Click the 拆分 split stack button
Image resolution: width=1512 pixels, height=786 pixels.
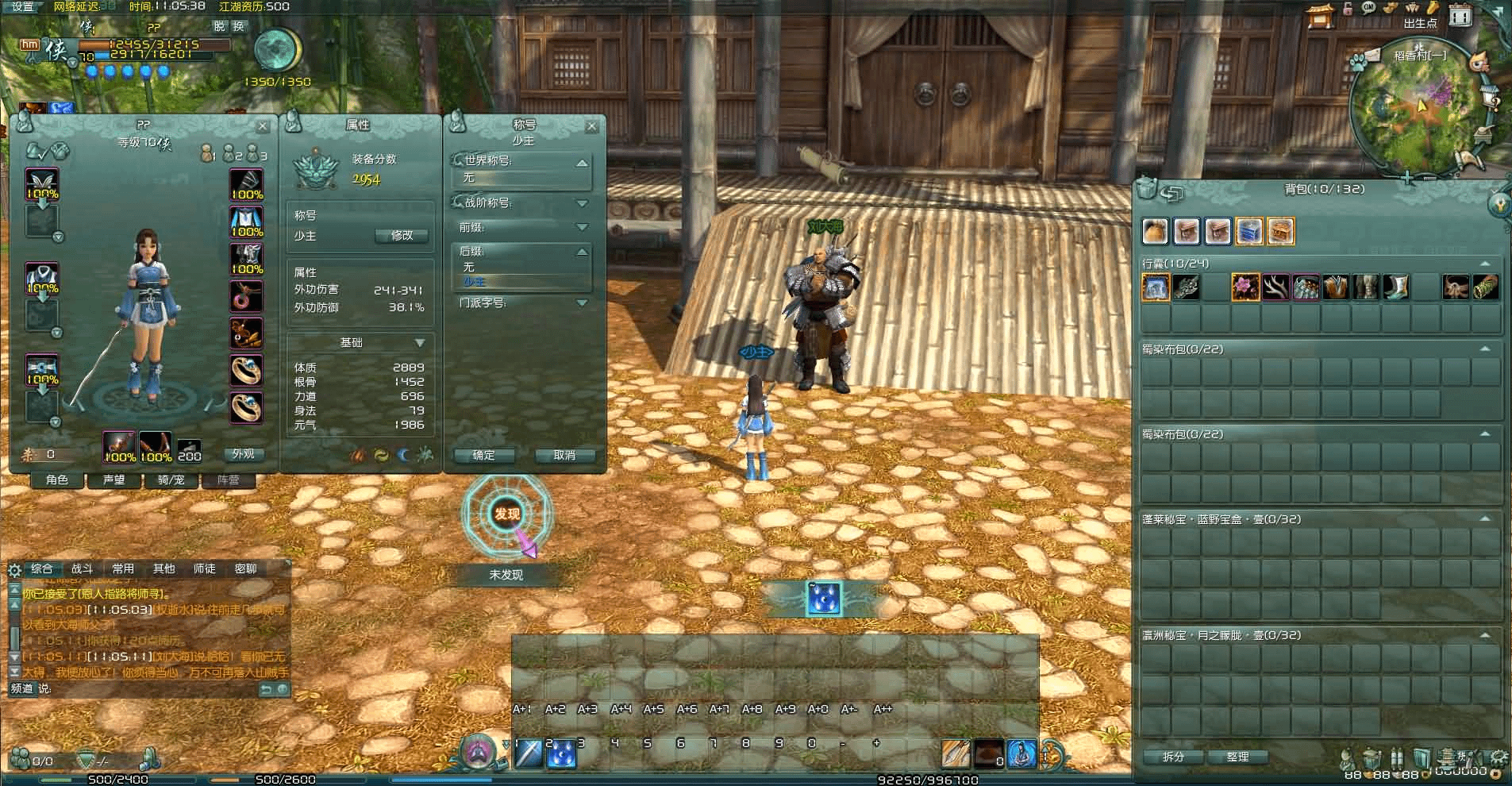tap(1173, 757)
